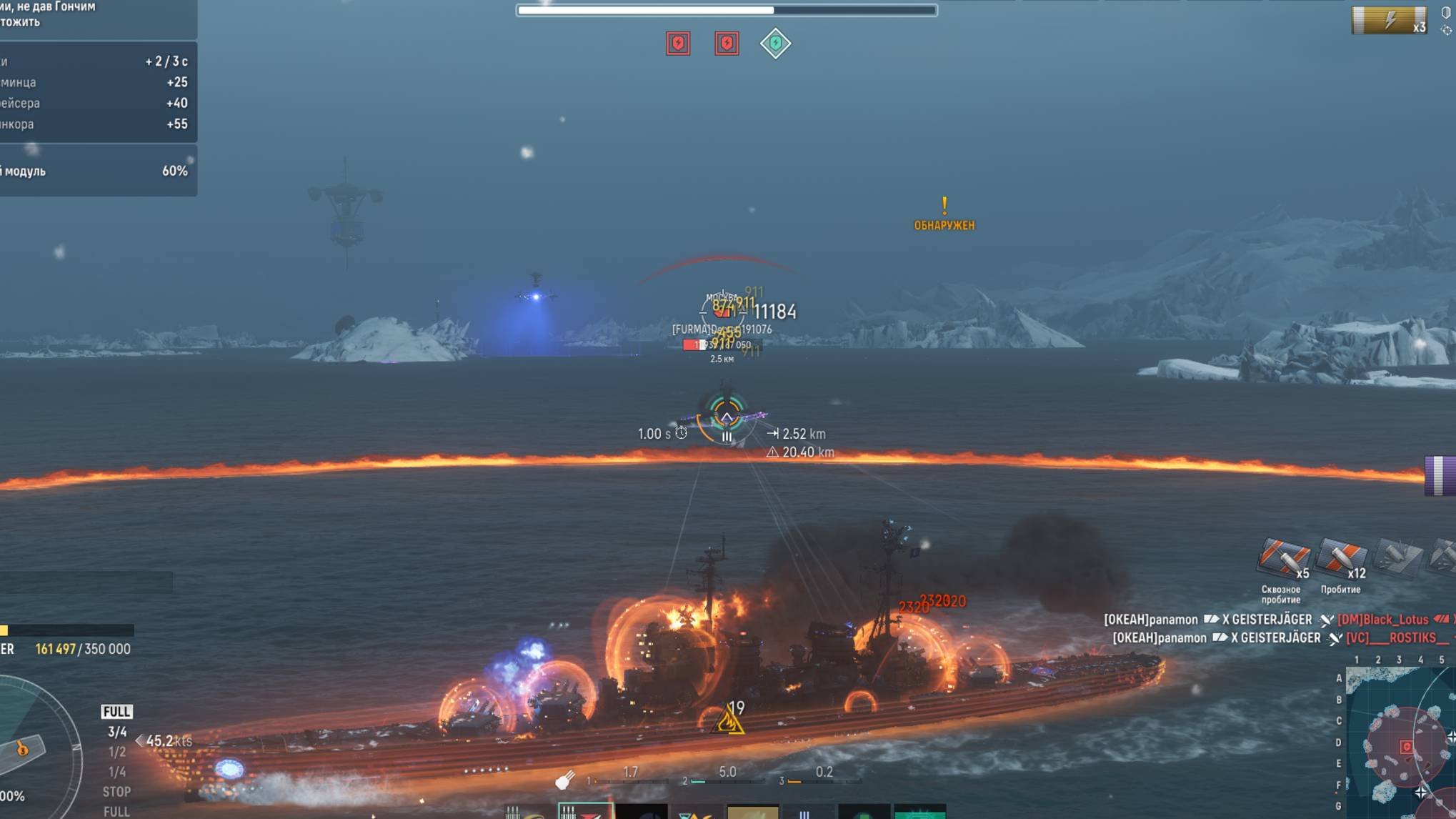
Task: Select the teal-outlined shell type slot
Action: (585, 811)
